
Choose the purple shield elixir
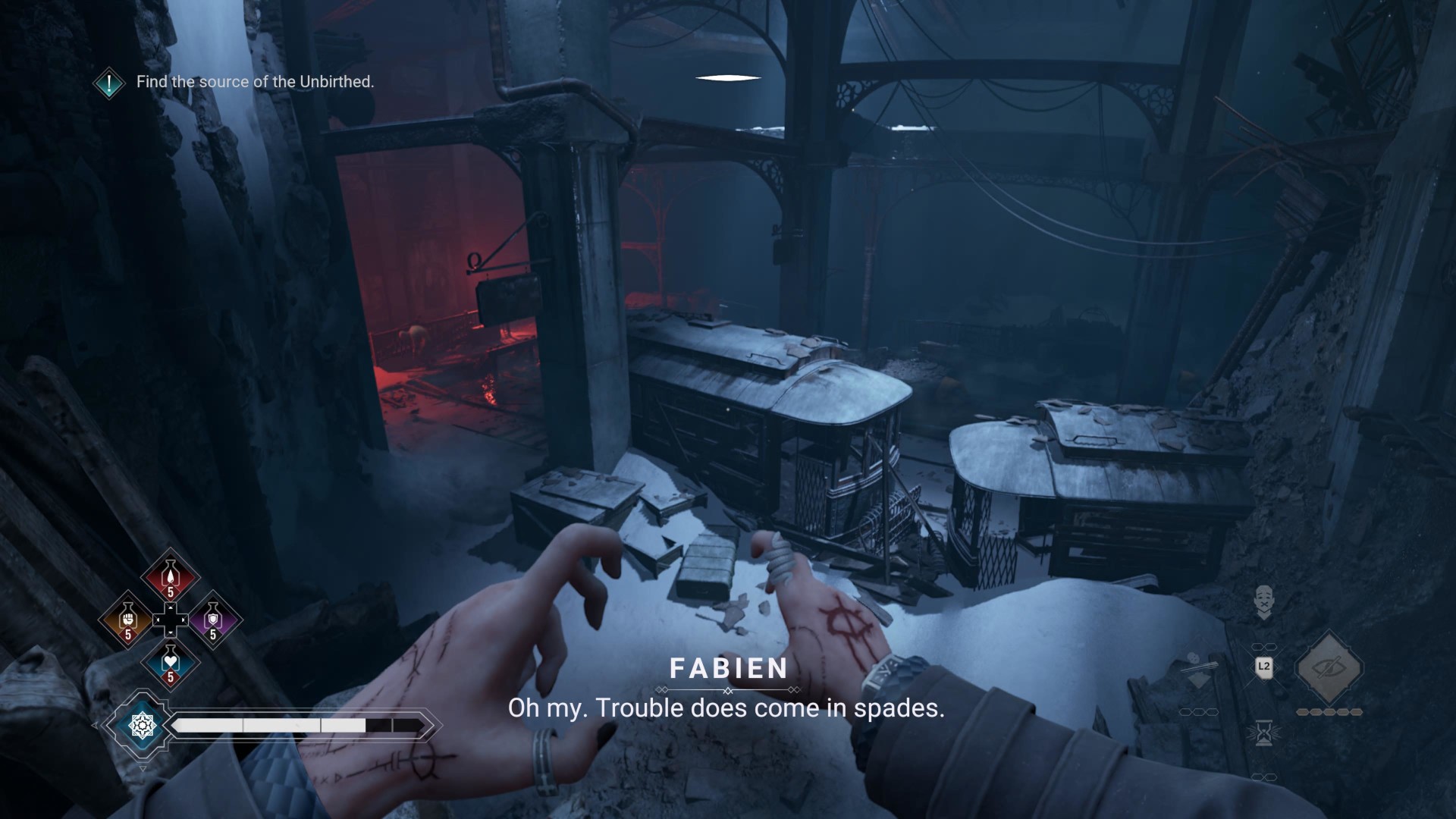[x=212, y=620]
